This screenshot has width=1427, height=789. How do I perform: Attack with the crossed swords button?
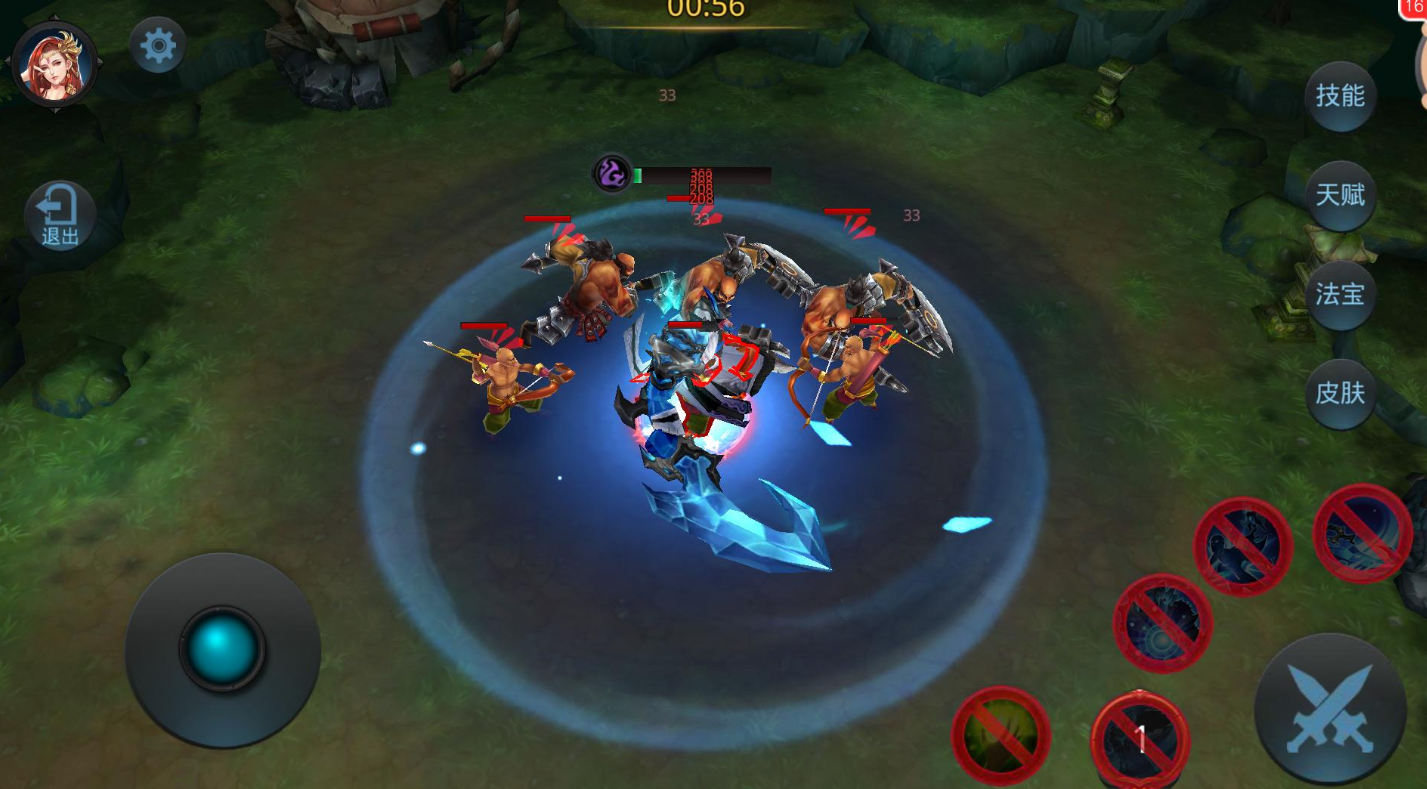(x=1330, y=709)
